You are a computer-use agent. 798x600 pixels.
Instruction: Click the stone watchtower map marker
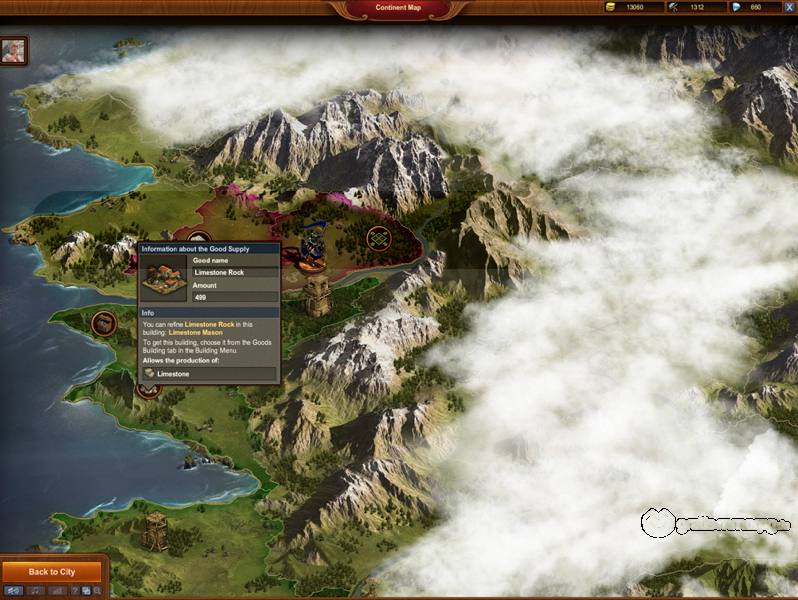(x=319, y=297)
